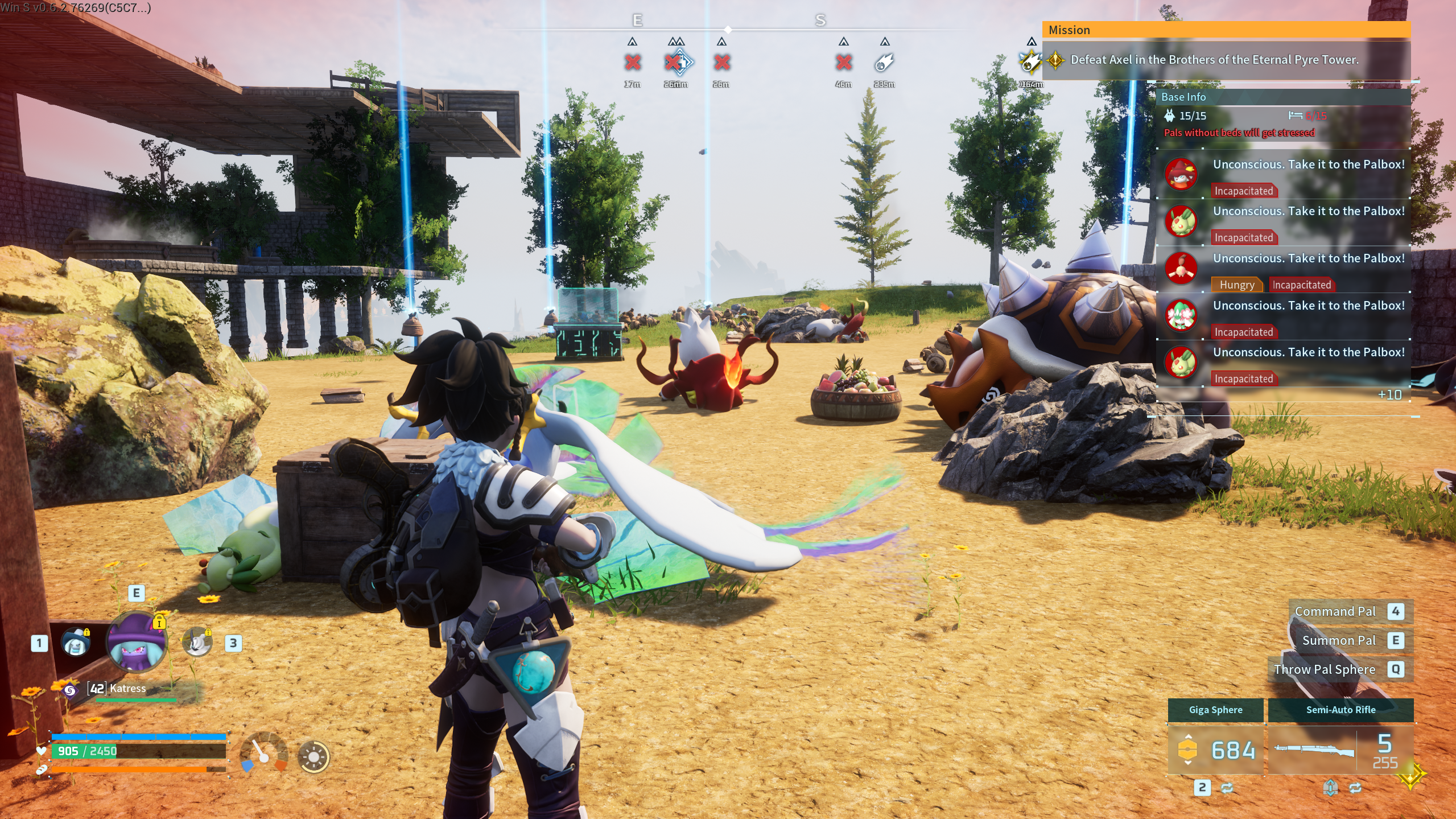Choose the pink-flowered incapacitated pal row
This screenshot has height=819, width=1456.
(x=1283, y=316)
